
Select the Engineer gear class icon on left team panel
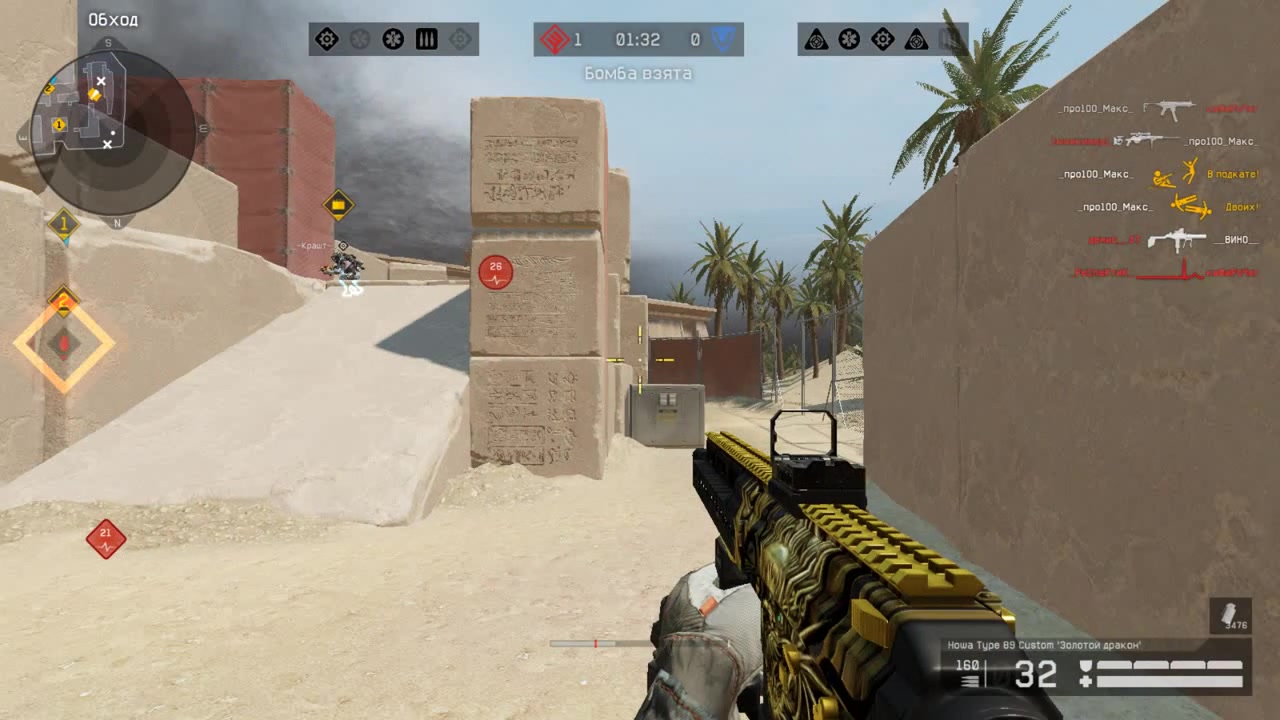(x=326, y=39)
